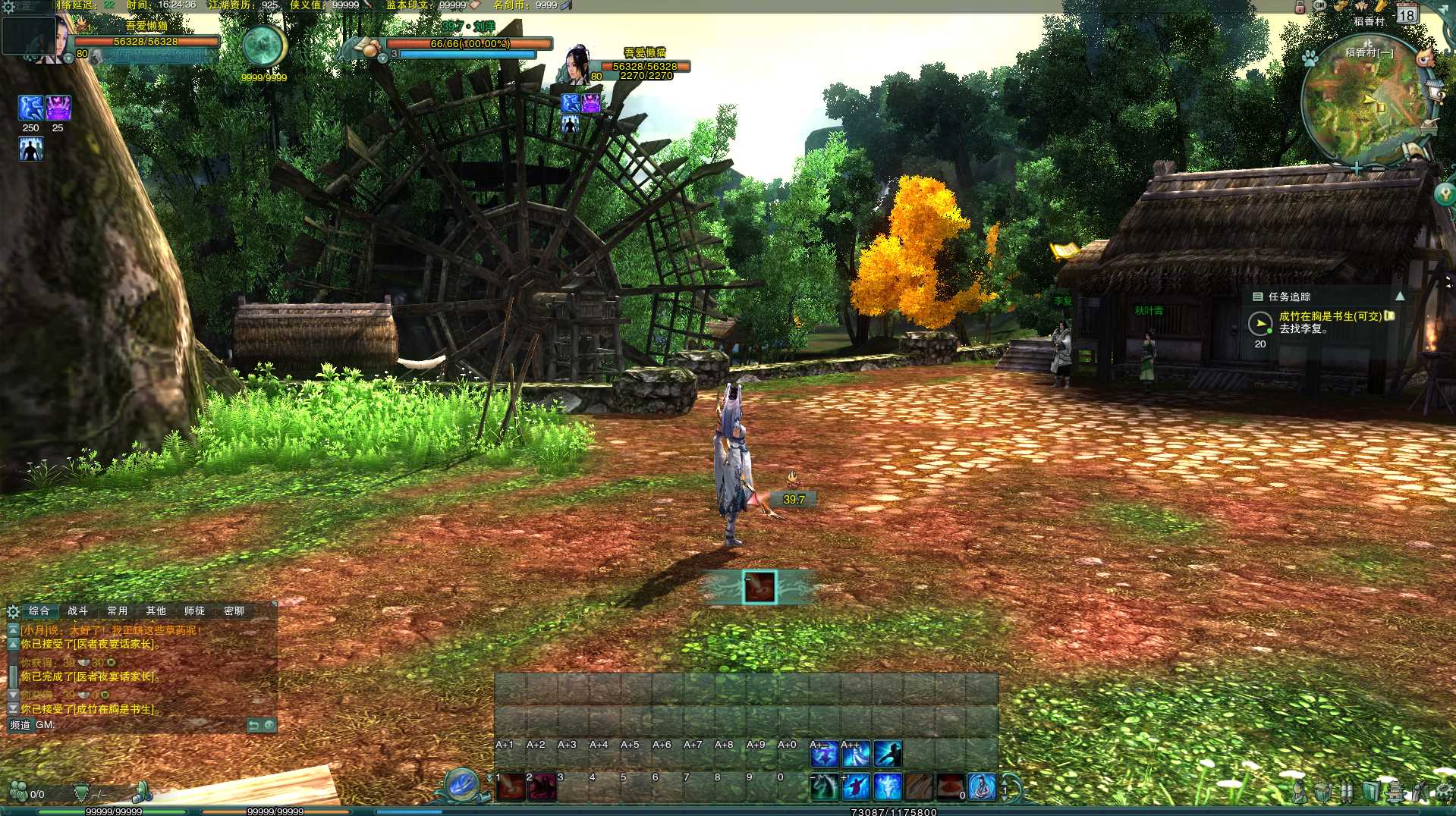Click the target's 吾爱懒猫 portrait
1456x816 pixels.
pos(577,64)
